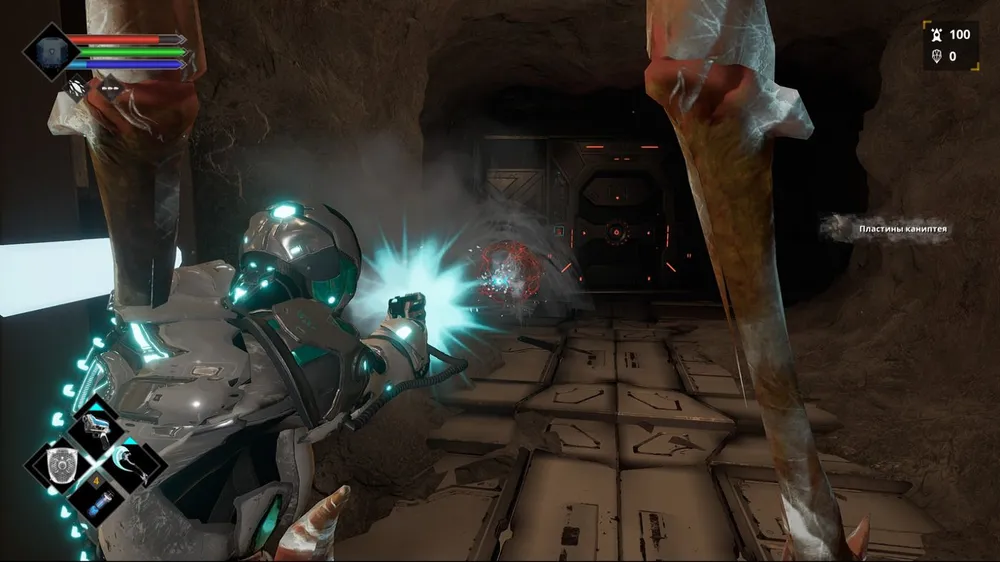Choose the shield slot in the equipment wheel
Image resolution: width=1000 pixels, height=562 pixels.
coord(63,464)
